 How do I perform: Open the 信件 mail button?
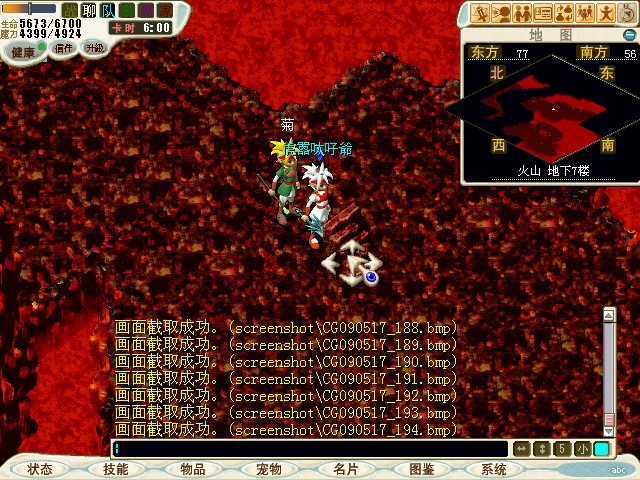click(64, 47)
